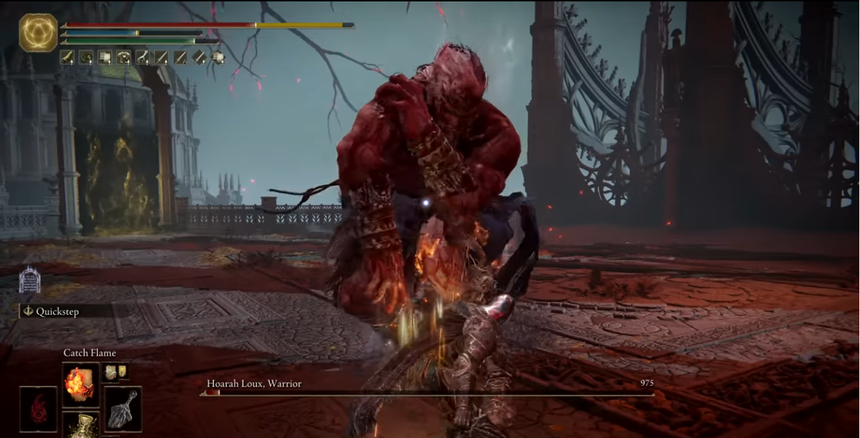
Task: Select the red flame seal left-hand slot
Action: click(38, 408)
